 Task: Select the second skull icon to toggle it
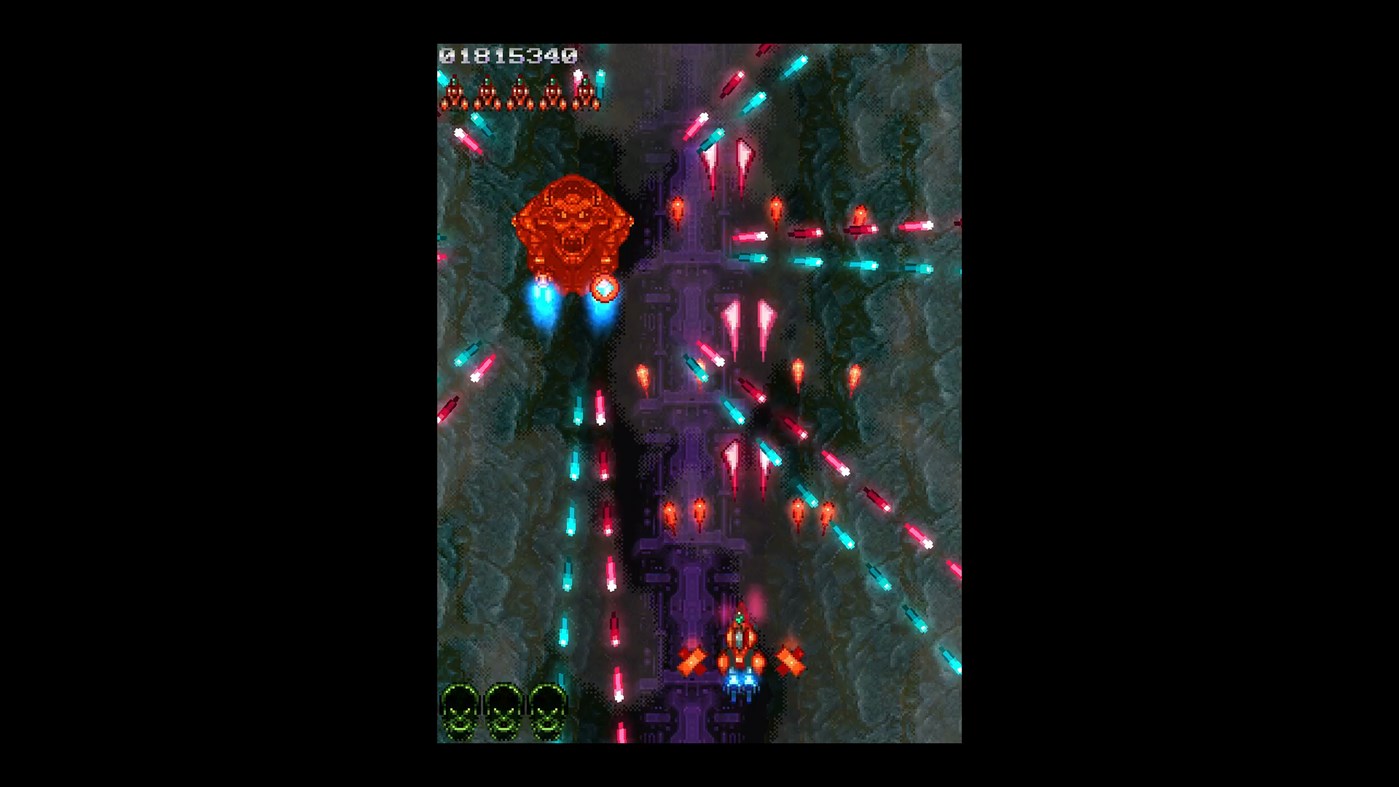tap(503, 707)
